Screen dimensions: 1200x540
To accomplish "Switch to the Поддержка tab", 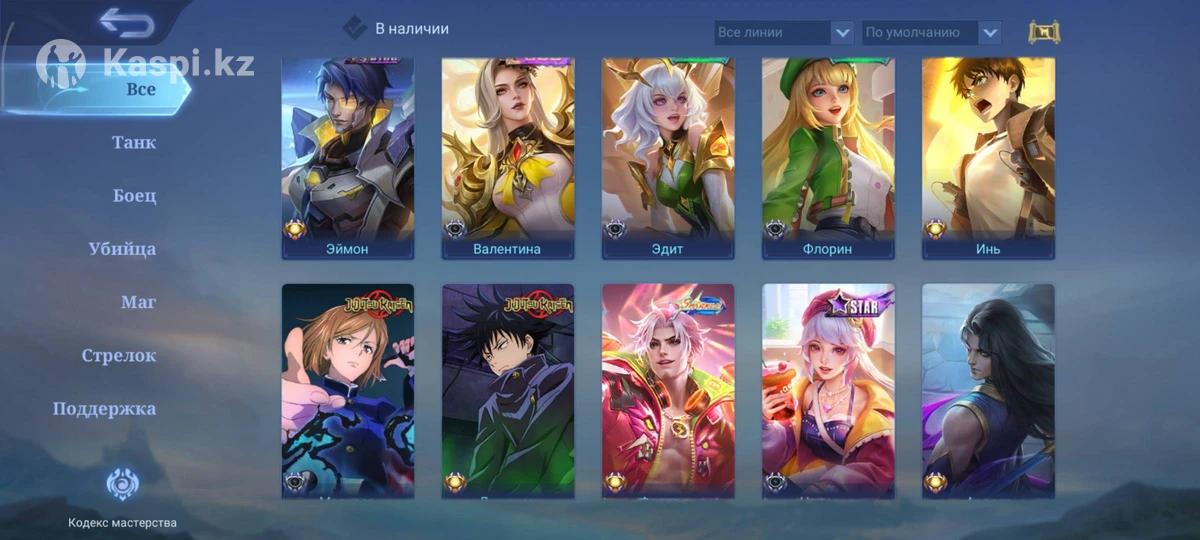I will pyautogui.click(x=104, y=408).
